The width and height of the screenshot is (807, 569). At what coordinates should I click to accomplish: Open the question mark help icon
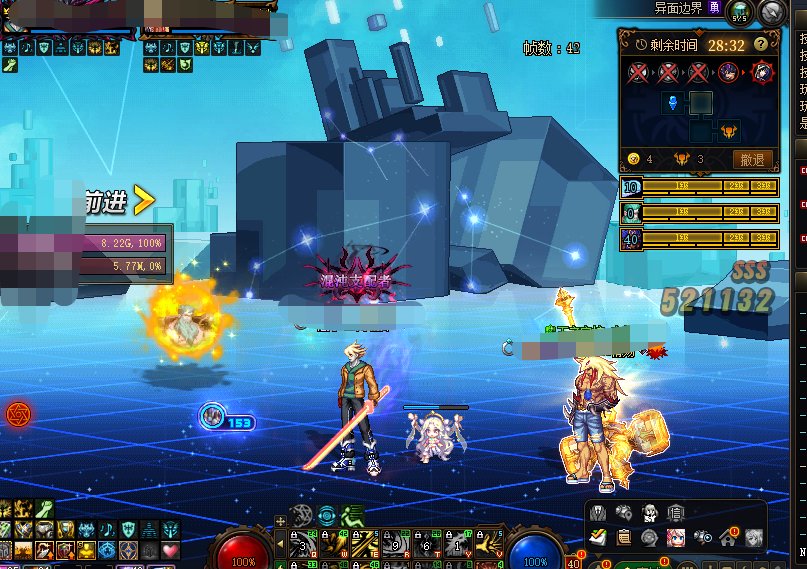[x=761, y=44]
